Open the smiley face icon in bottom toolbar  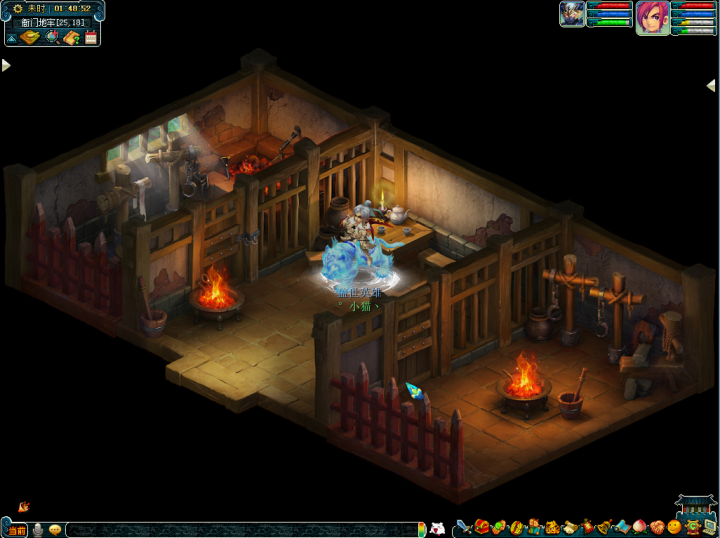tap(674, 527)
